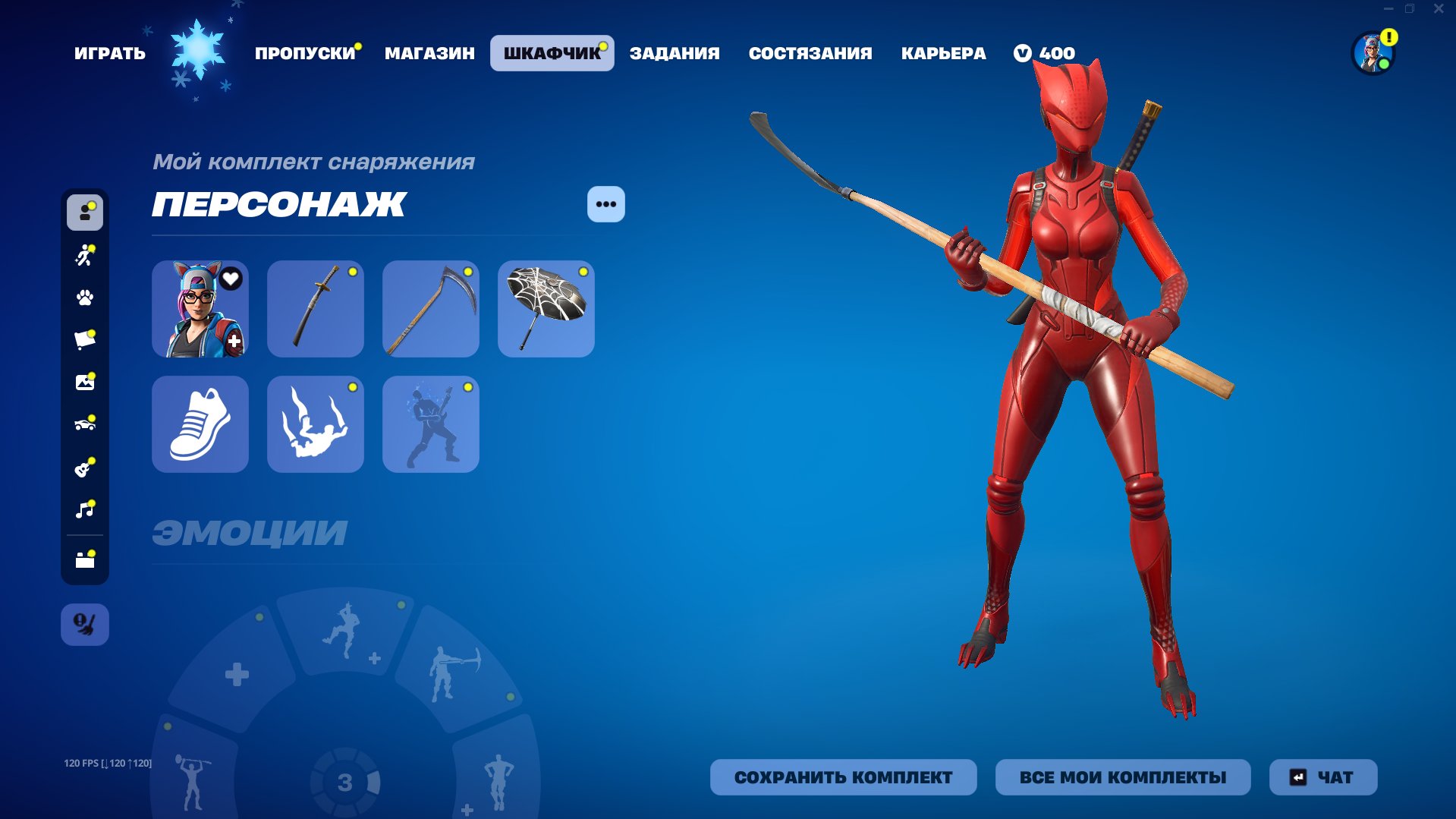
Task: Toggle the favorite heart on the character thumbnail
Action: tap(230, 279)
